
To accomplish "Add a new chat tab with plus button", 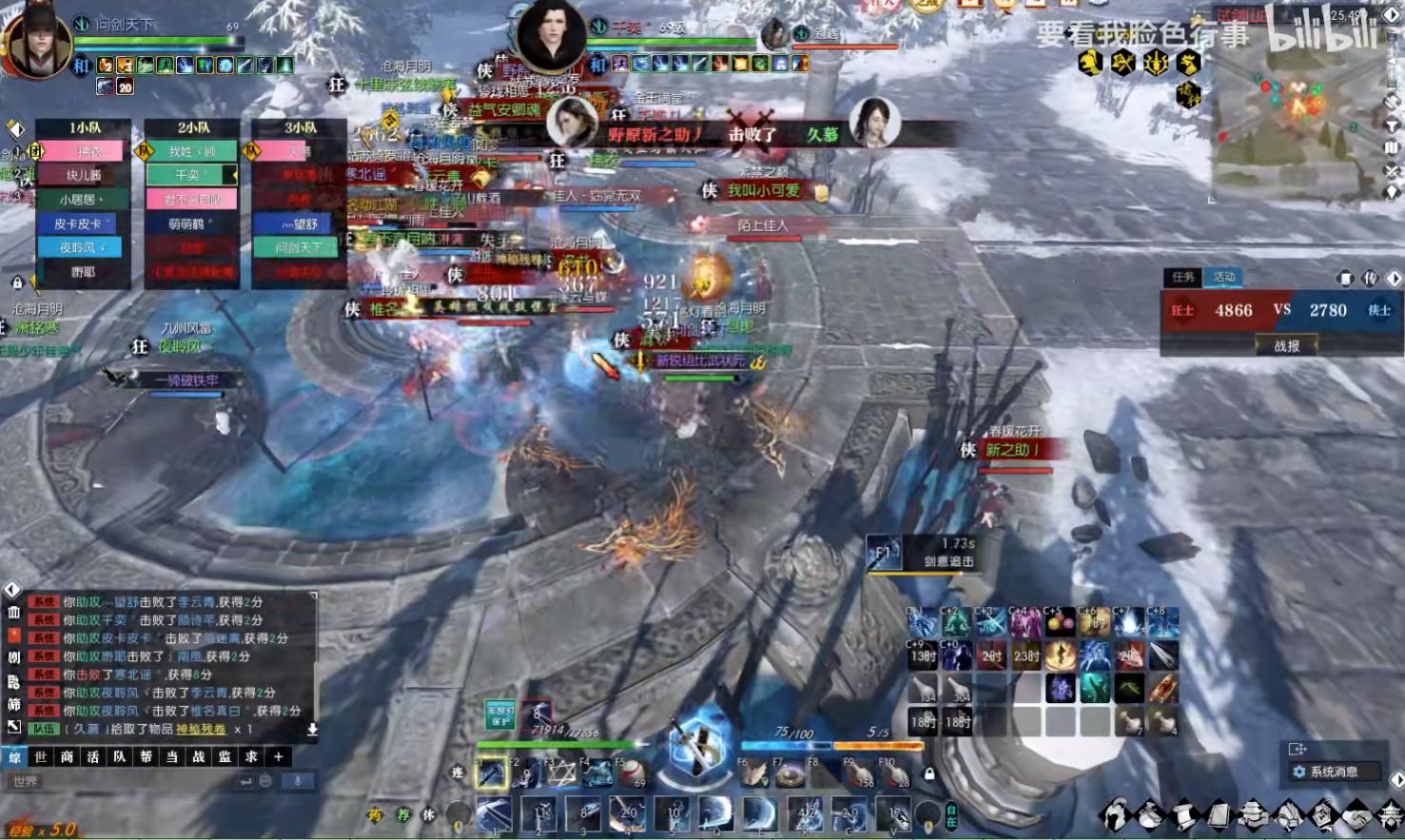I will (x=278, y=757).
